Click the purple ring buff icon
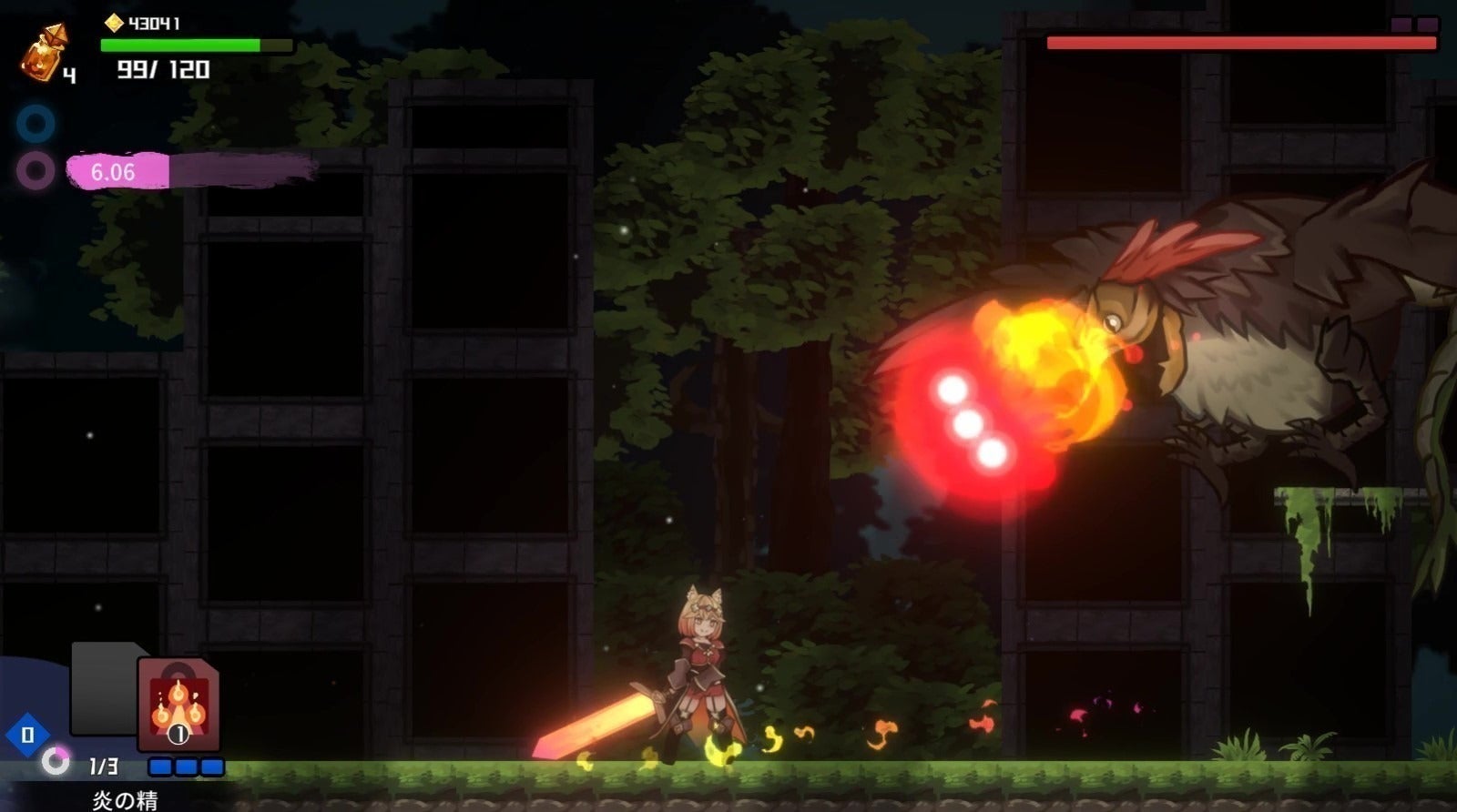This screenshot has height=812, width=1457. tap(36, 170)
